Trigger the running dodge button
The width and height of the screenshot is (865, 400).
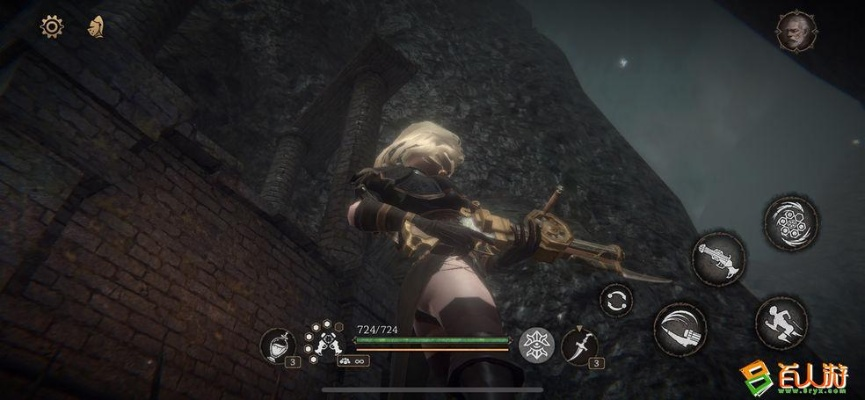tap(781, 322)
